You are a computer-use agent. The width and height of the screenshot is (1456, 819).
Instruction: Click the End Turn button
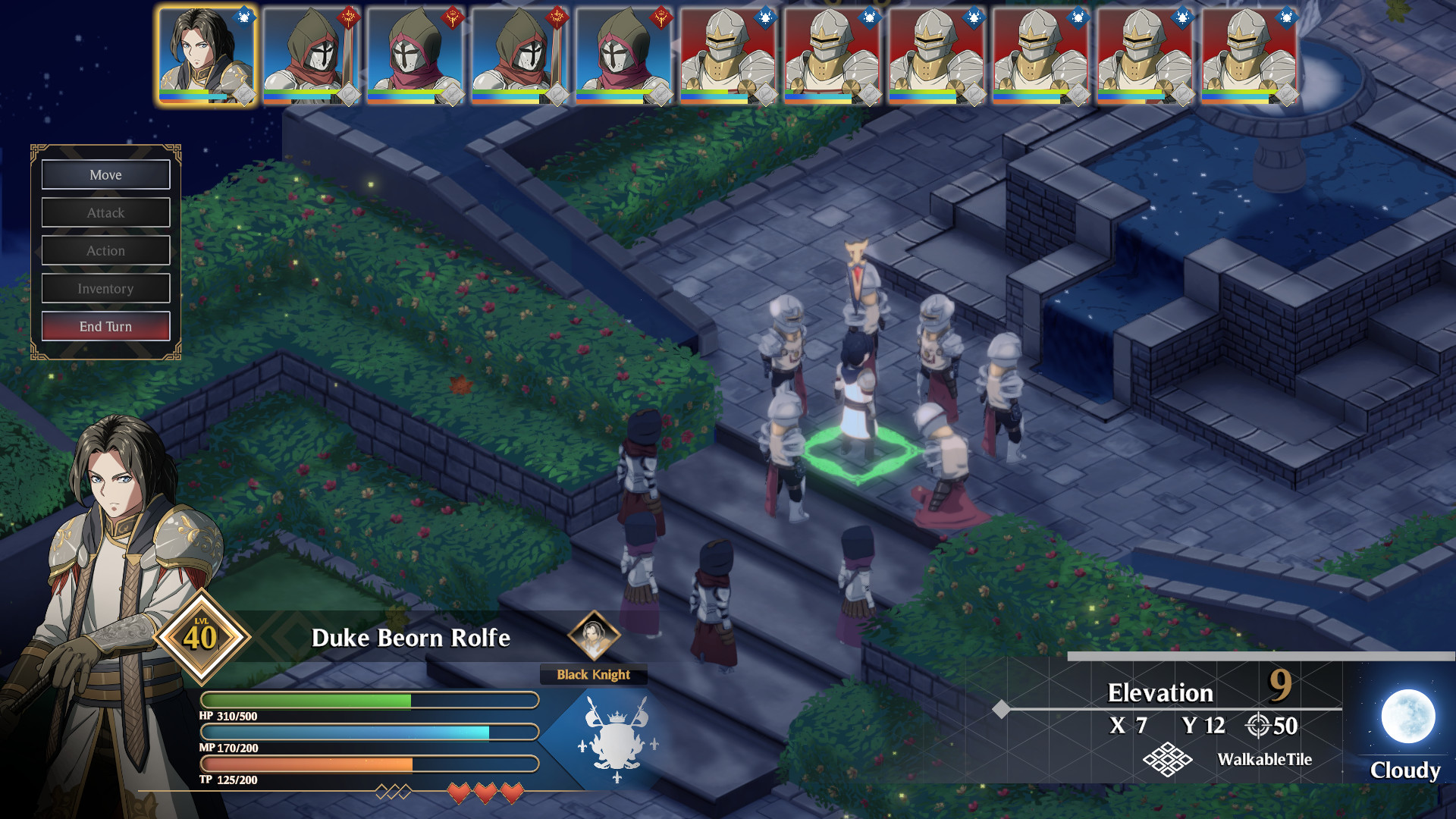(105, 326)
